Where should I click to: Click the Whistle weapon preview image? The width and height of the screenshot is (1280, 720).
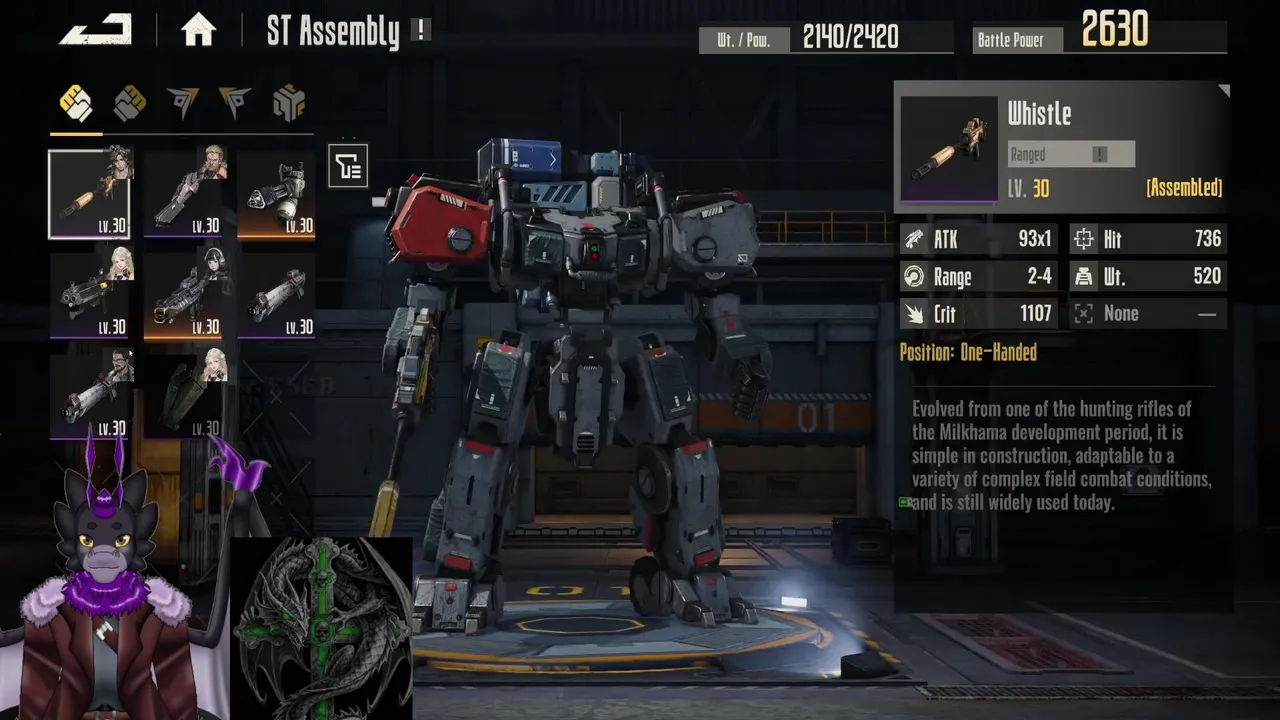tap(949, 149)
